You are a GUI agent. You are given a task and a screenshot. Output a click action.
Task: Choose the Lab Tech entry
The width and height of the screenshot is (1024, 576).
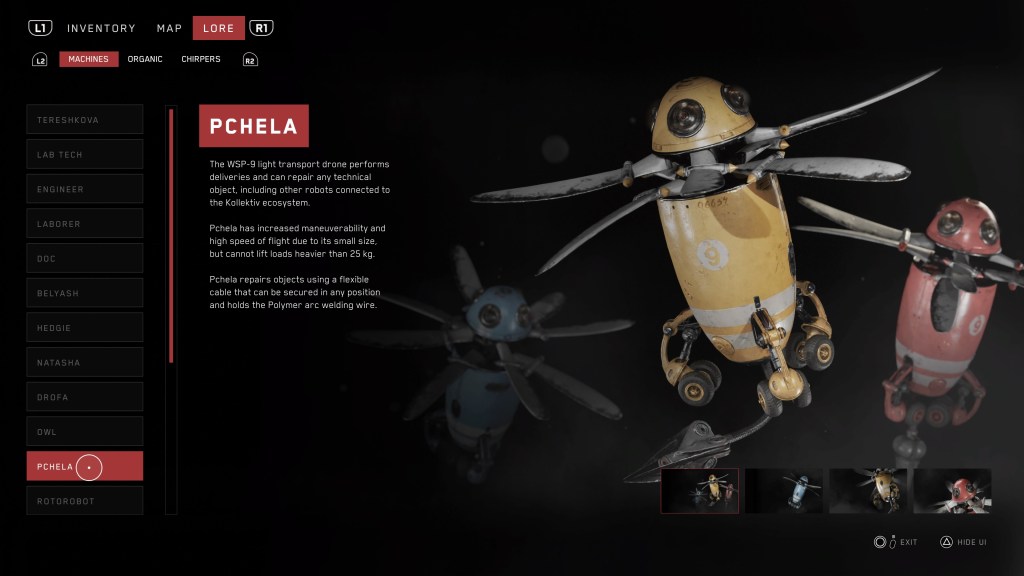click(x=85, y=155)
